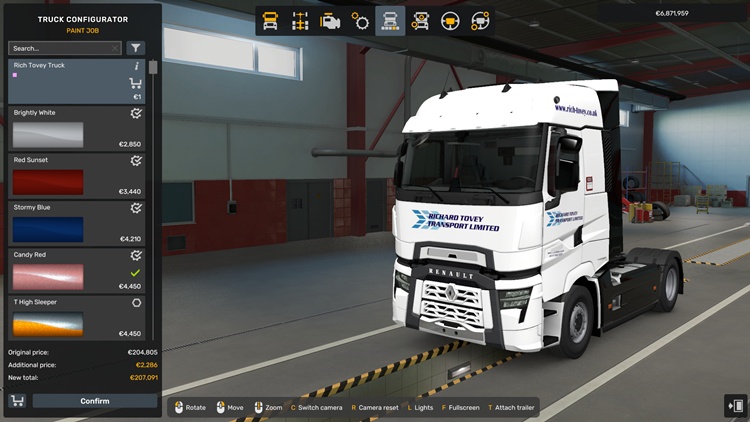Switch to the chassis configuration tab
This screenshot has height=422, width=750.
(300, 20)
